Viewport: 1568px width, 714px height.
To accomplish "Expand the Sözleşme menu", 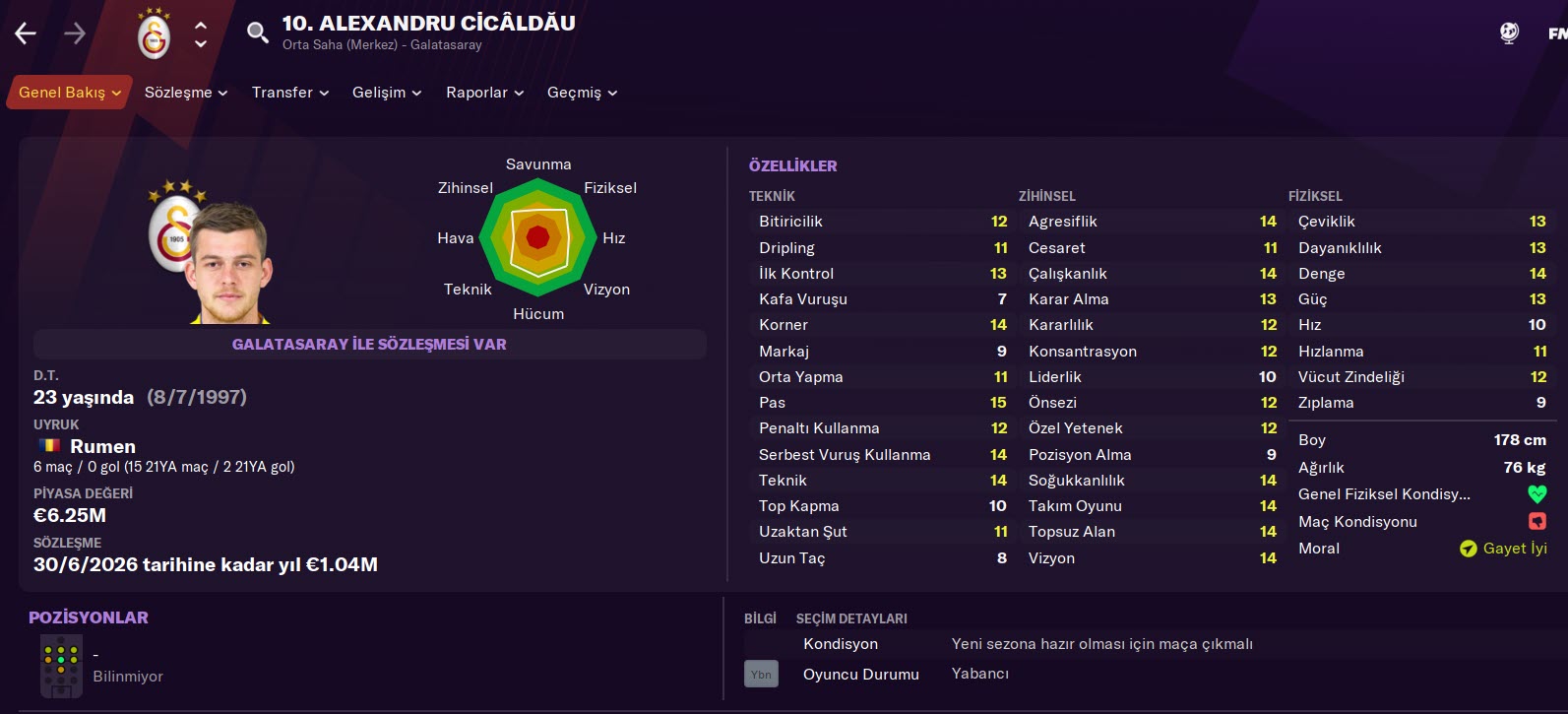I will point(185,93).
